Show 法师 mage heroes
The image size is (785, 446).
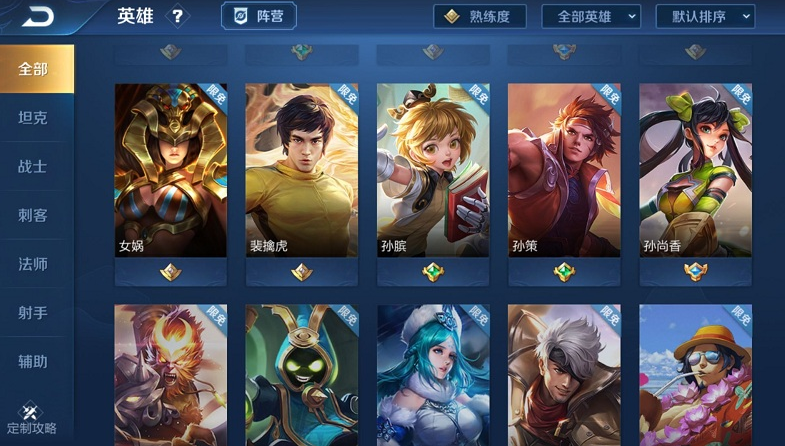(x=34, y=265)
